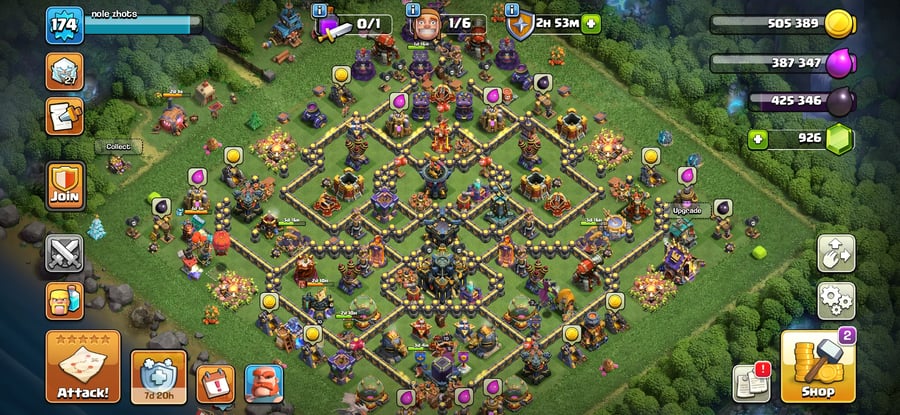Tap the Join clan shield button
900x415 pixels.
(x=65, y=186)
